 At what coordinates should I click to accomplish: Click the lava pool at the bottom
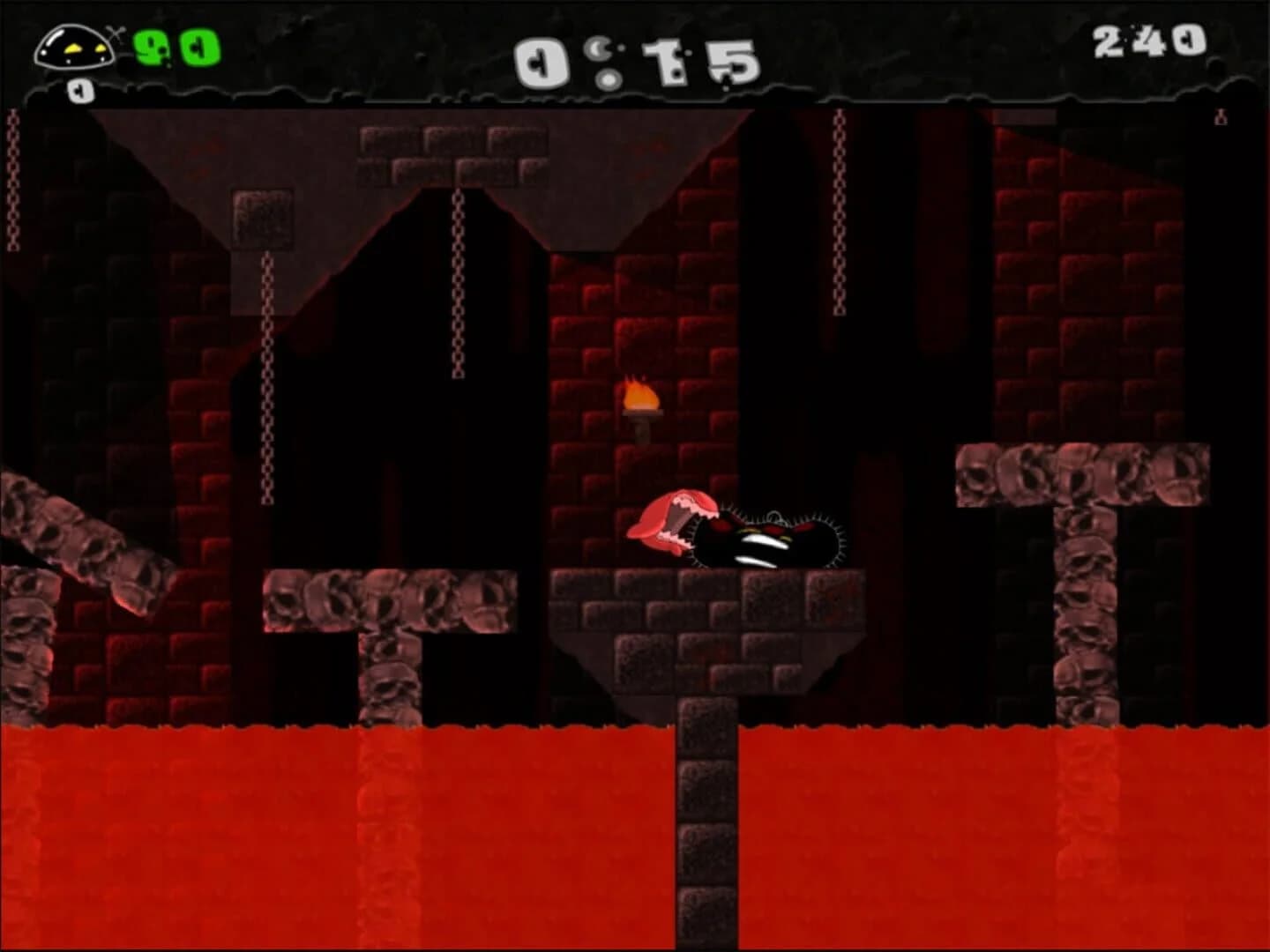coord(353,837)
